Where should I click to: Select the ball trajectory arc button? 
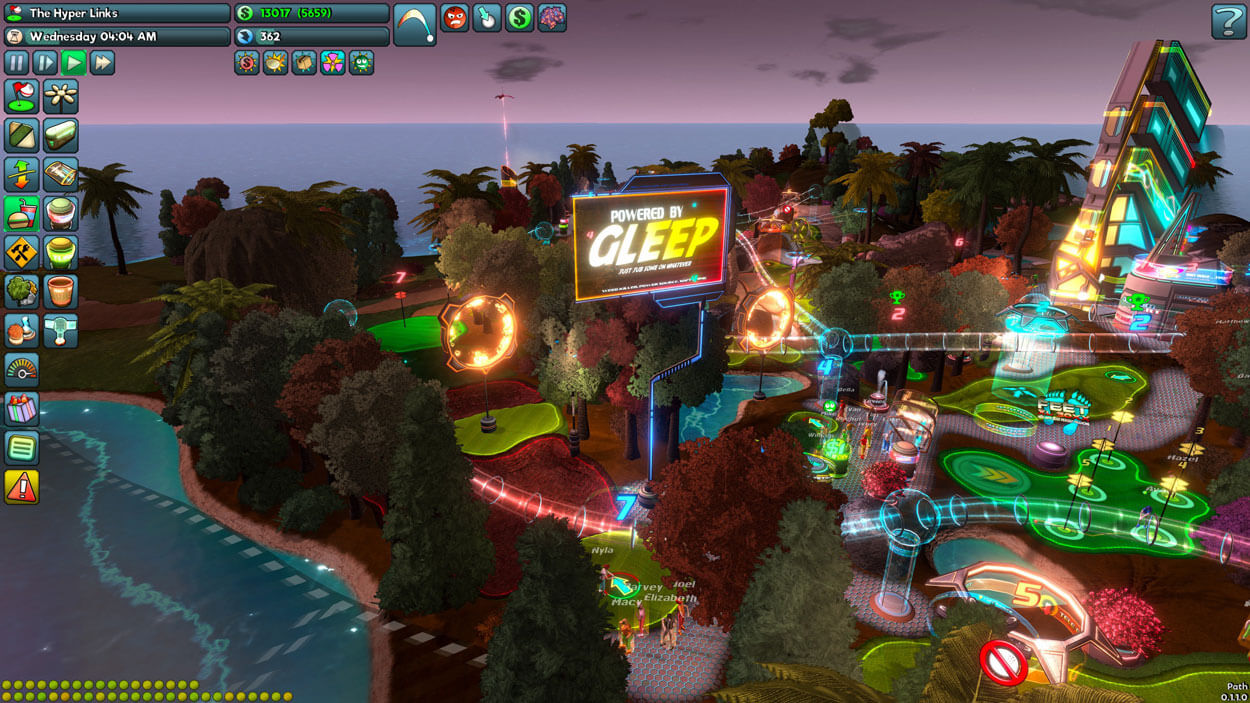[x=414, y=24]
